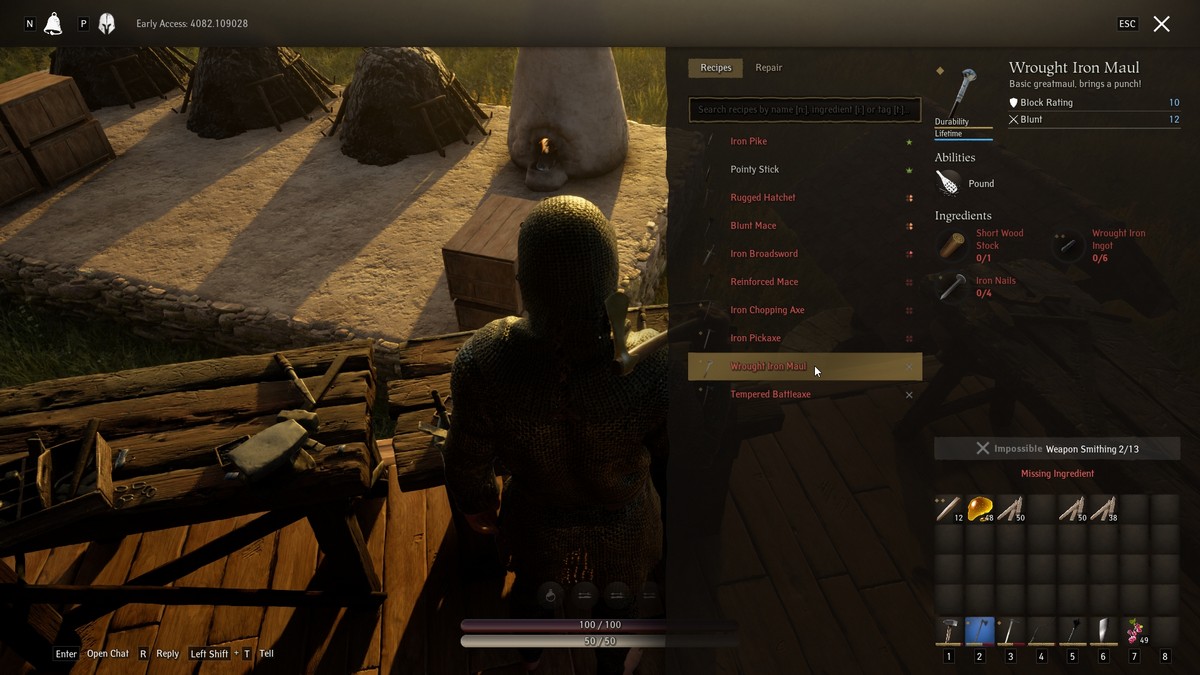Switch to the Repair tab
1200x675 pixels.
768,68
